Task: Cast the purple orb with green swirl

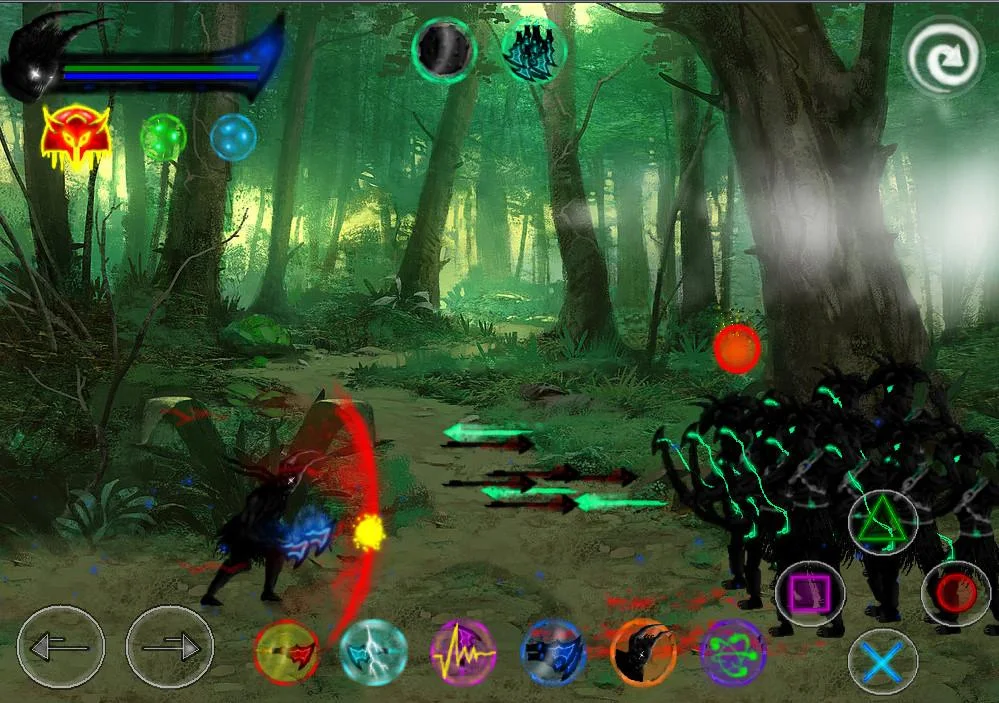Action: (733, 653)
